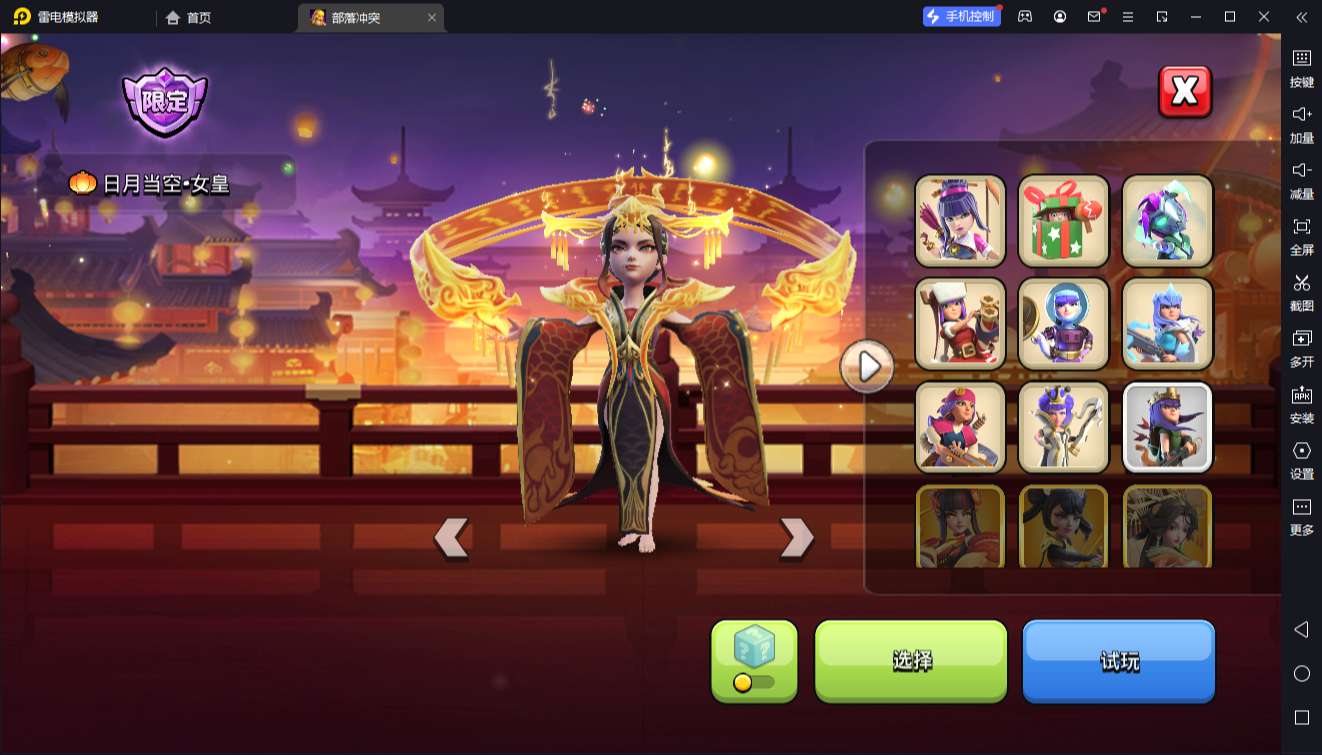Open the mail inbox icon with notification dot
The width and height of the screenshot is (1322, 755).
coord(1094,16)
